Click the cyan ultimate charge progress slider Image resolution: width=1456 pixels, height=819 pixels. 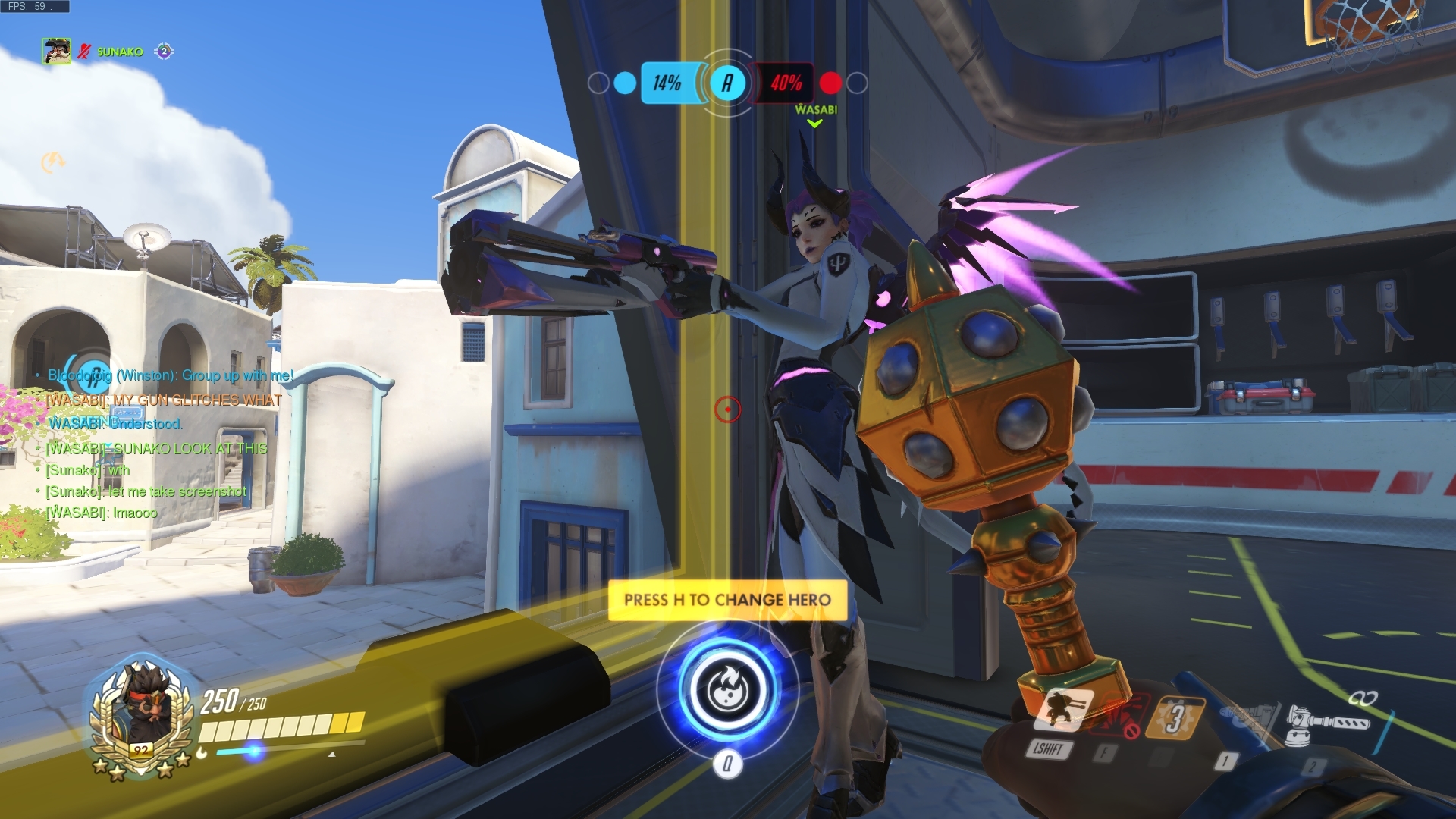(x=253, y=752)
